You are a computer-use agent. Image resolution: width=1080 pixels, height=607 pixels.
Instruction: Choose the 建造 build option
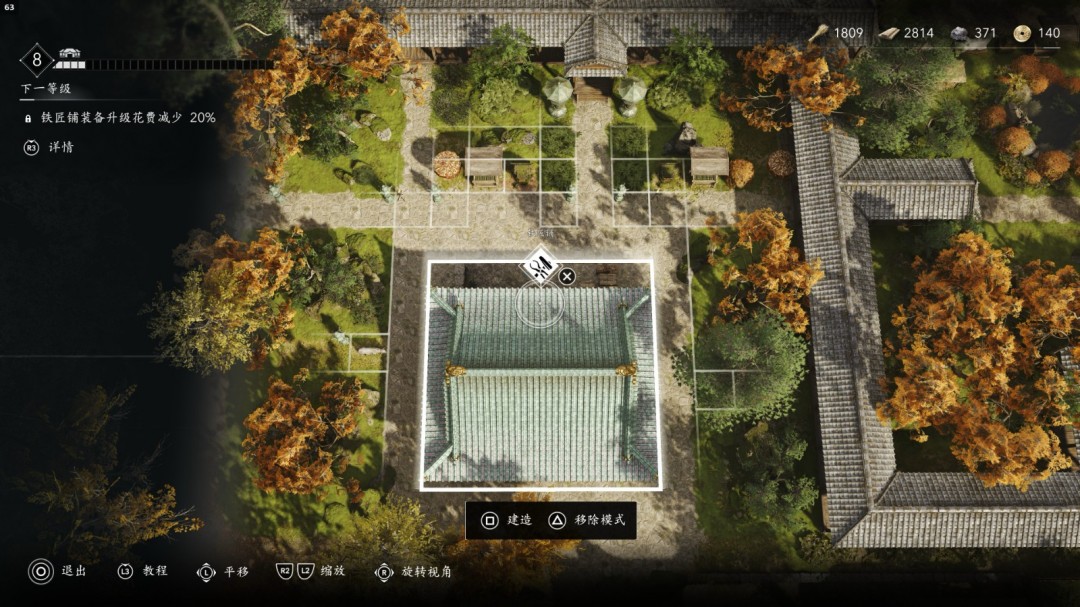507,520
